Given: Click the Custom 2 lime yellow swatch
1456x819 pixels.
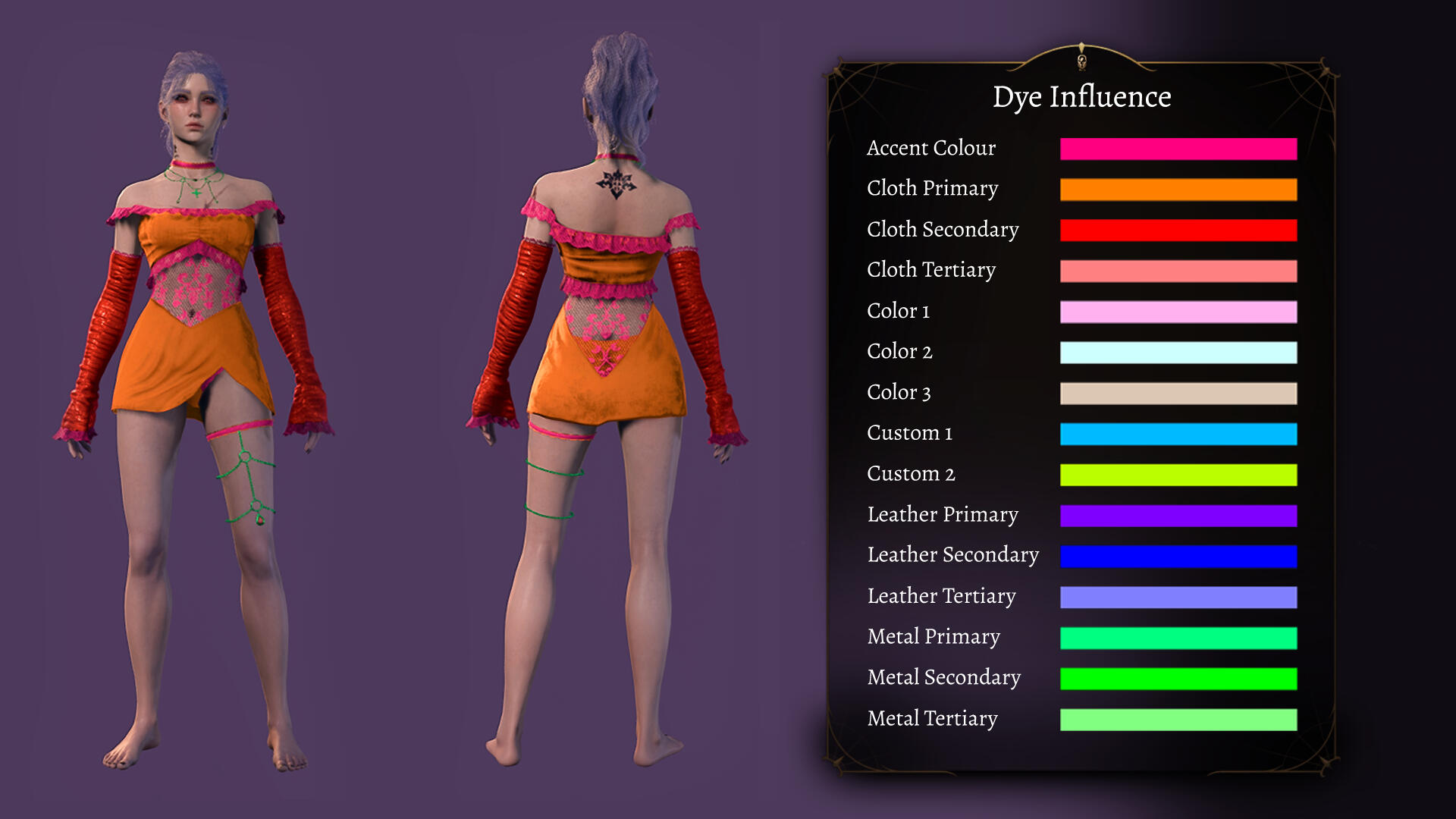Looking at the screenshot, I should (x=1178, y=475).
